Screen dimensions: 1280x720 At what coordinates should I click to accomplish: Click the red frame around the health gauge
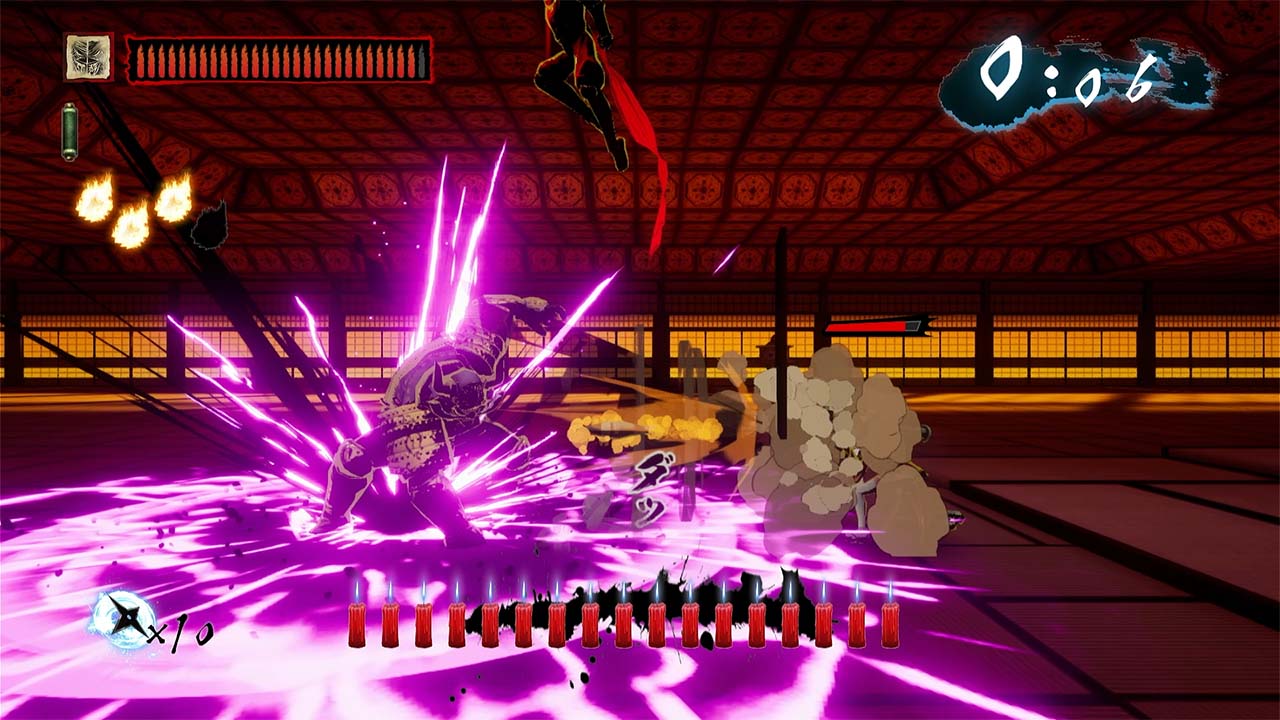280,35
